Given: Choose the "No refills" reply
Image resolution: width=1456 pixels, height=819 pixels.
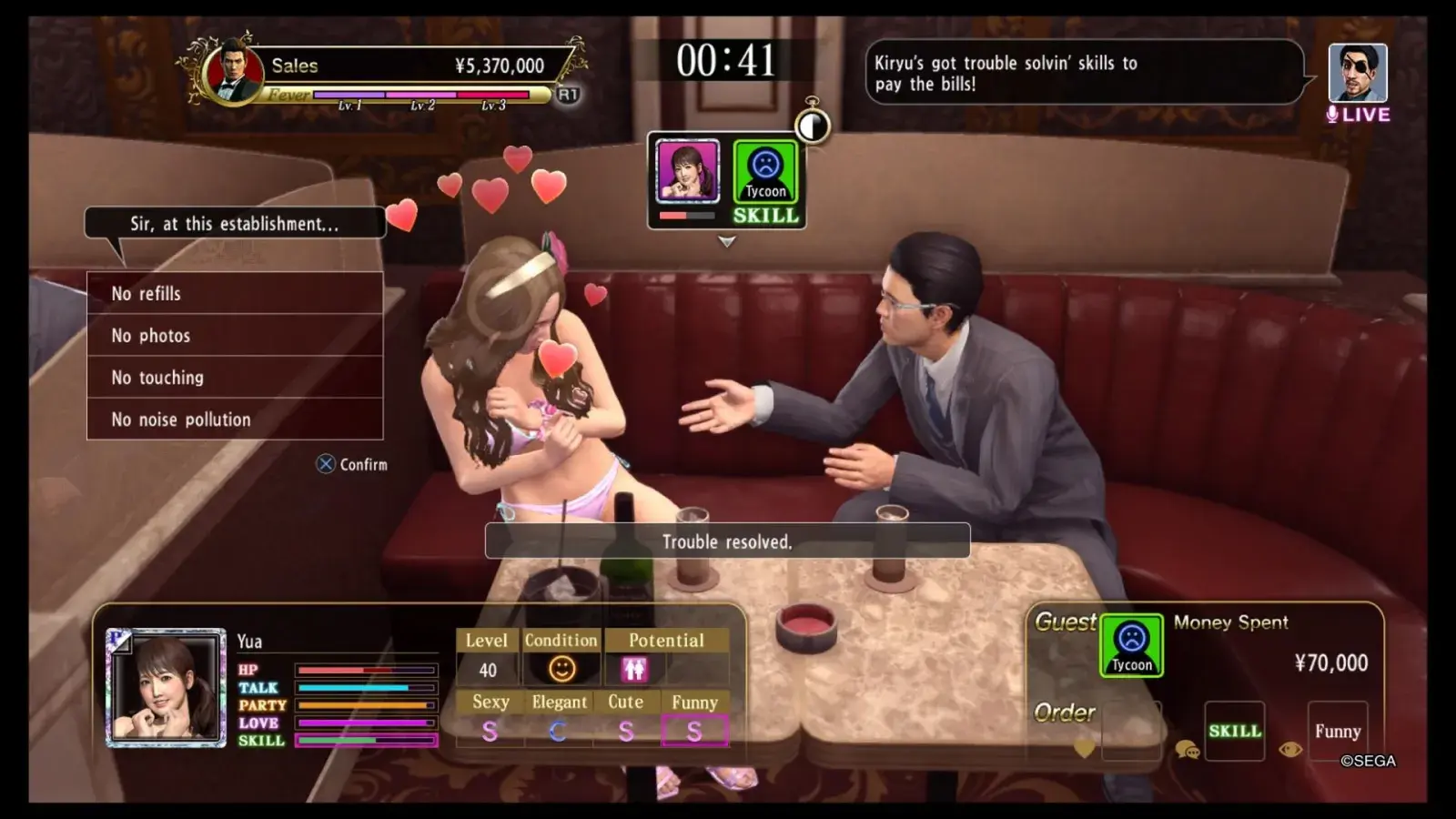Looking at the screenshot, I should tap(235, 293).
